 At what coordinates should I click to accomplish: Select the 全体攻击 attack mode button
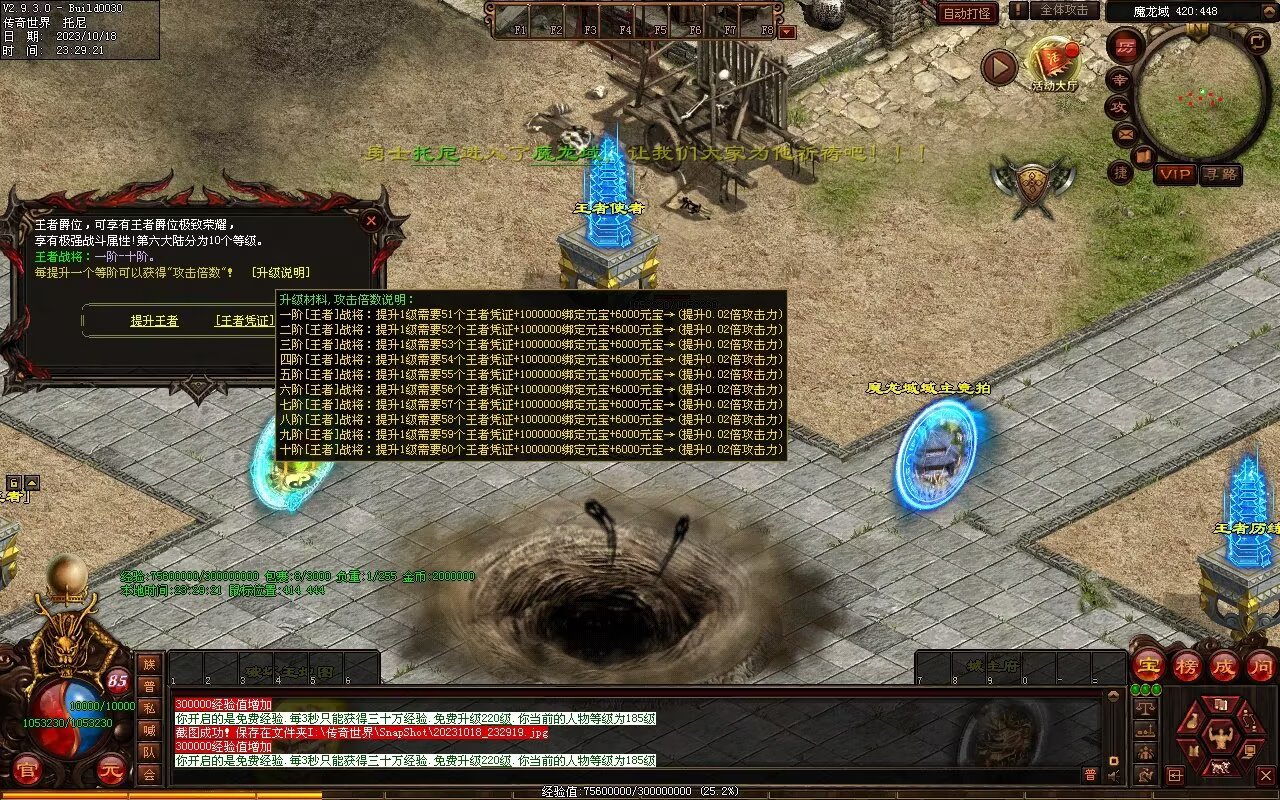pos(1063,10)
